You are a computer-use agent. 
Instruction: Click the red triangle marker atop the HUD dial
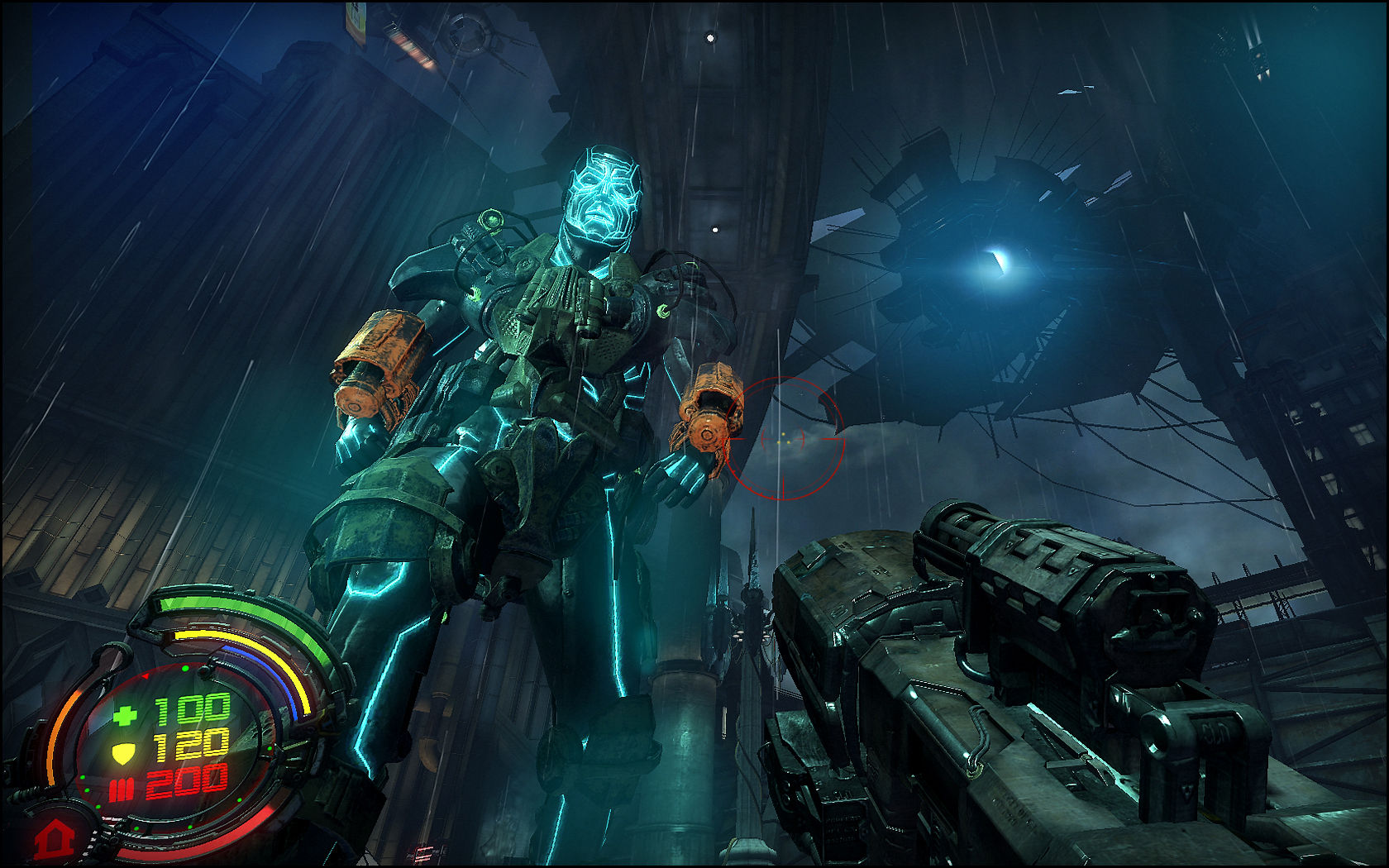145,675
